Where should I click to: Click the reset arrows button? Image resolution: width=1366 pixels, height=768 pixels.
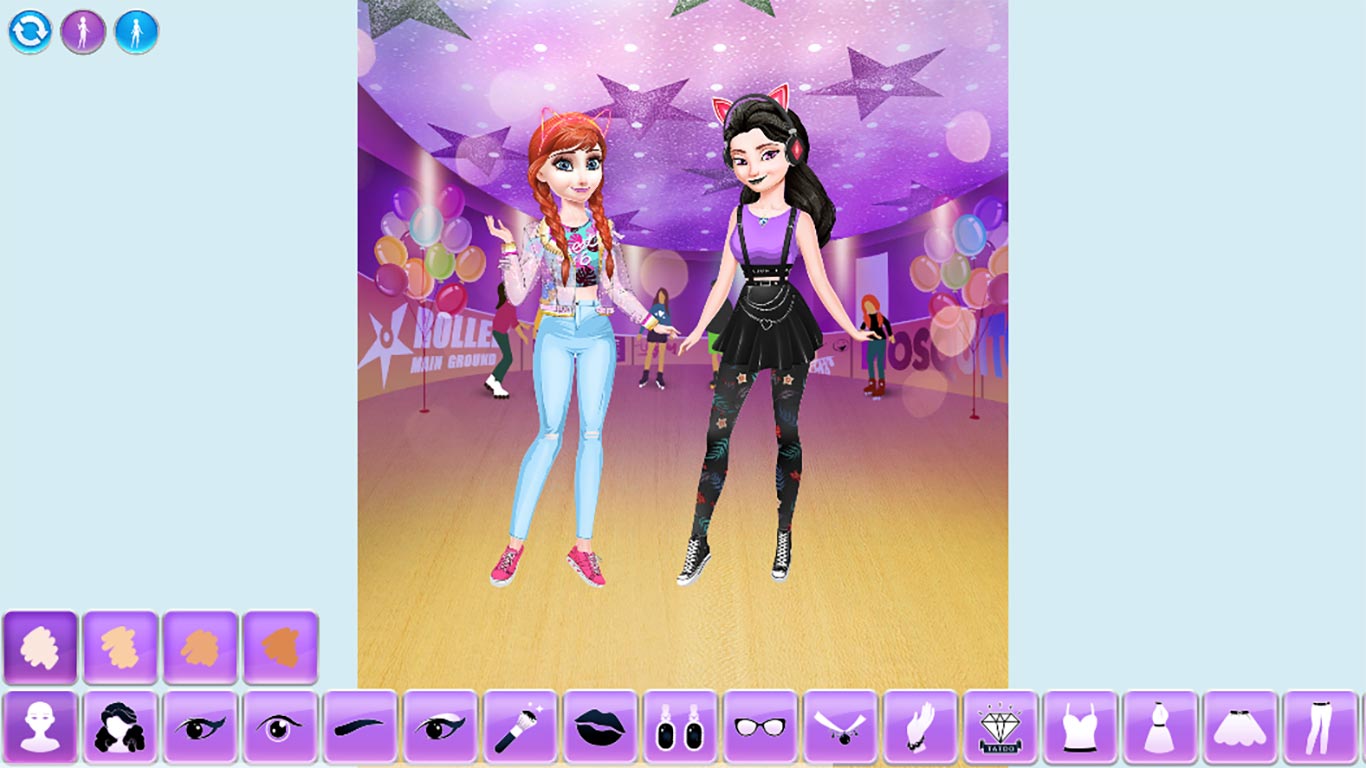pos(30,30)
